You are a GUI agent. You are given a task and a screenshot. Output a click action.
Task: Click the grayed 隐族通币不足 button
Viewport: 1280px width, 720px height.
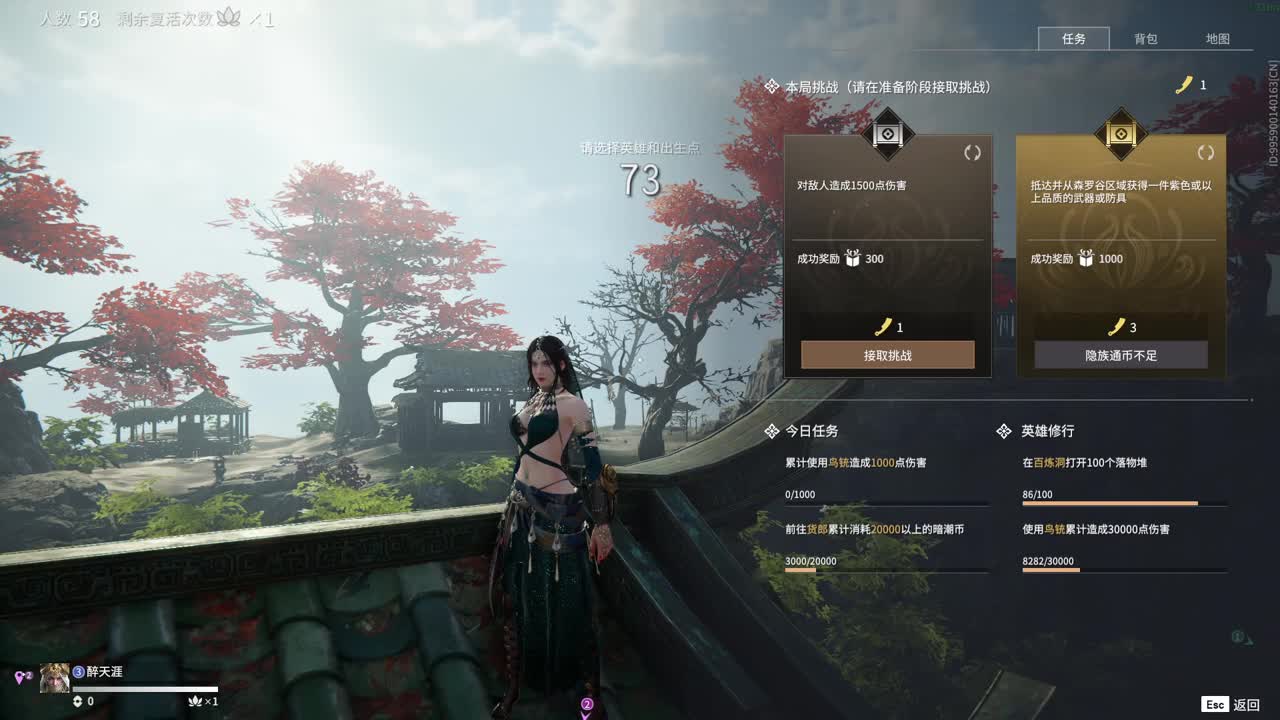[1120, 355]
